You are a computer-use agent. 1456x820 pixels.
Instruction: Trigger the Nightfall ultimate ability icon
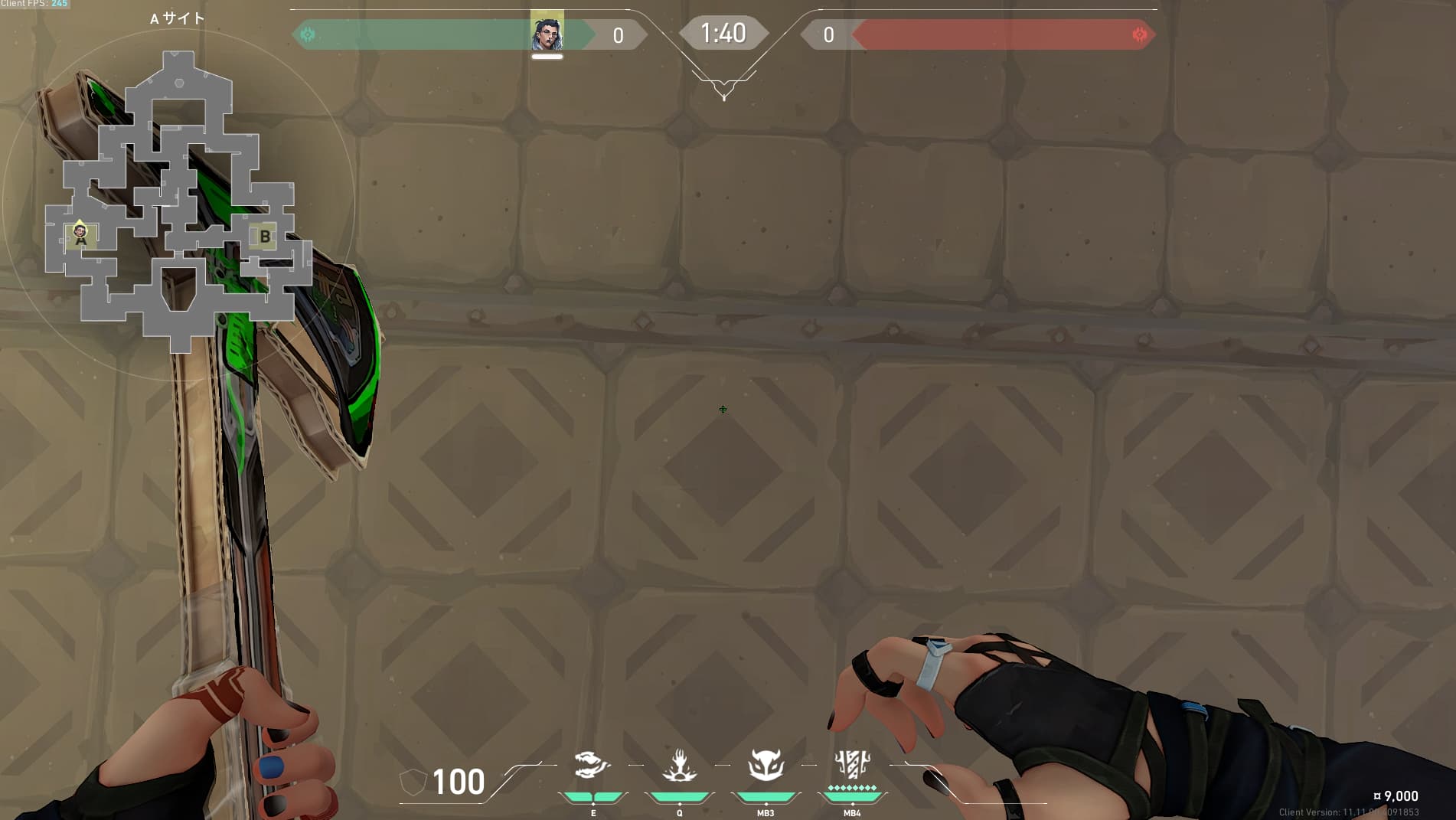852,765
